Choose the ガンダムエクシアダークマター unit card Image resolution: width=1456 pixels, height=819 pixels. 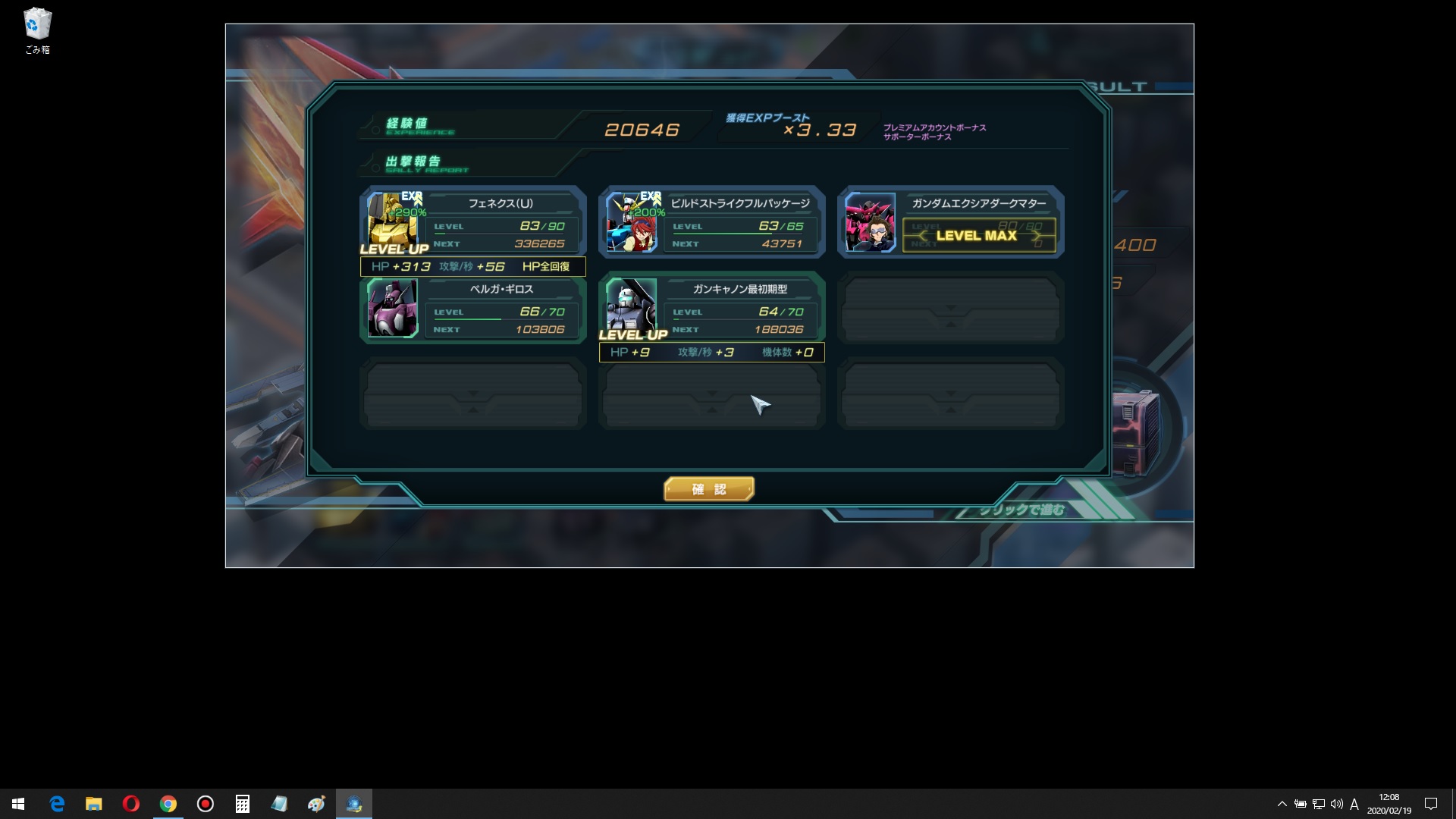(950, 222)
